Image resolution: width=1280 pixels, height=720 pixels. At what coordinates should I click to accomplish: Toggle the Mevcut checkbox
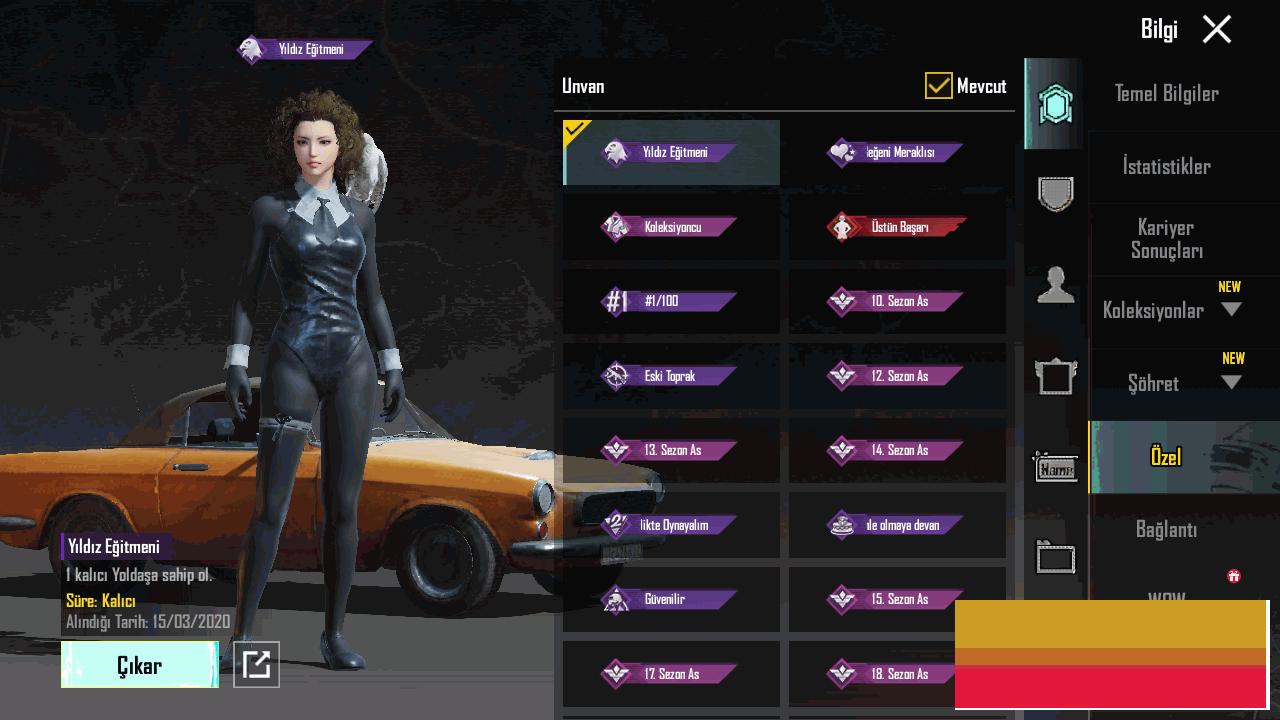pyautogui.click(x=938, y=86)
